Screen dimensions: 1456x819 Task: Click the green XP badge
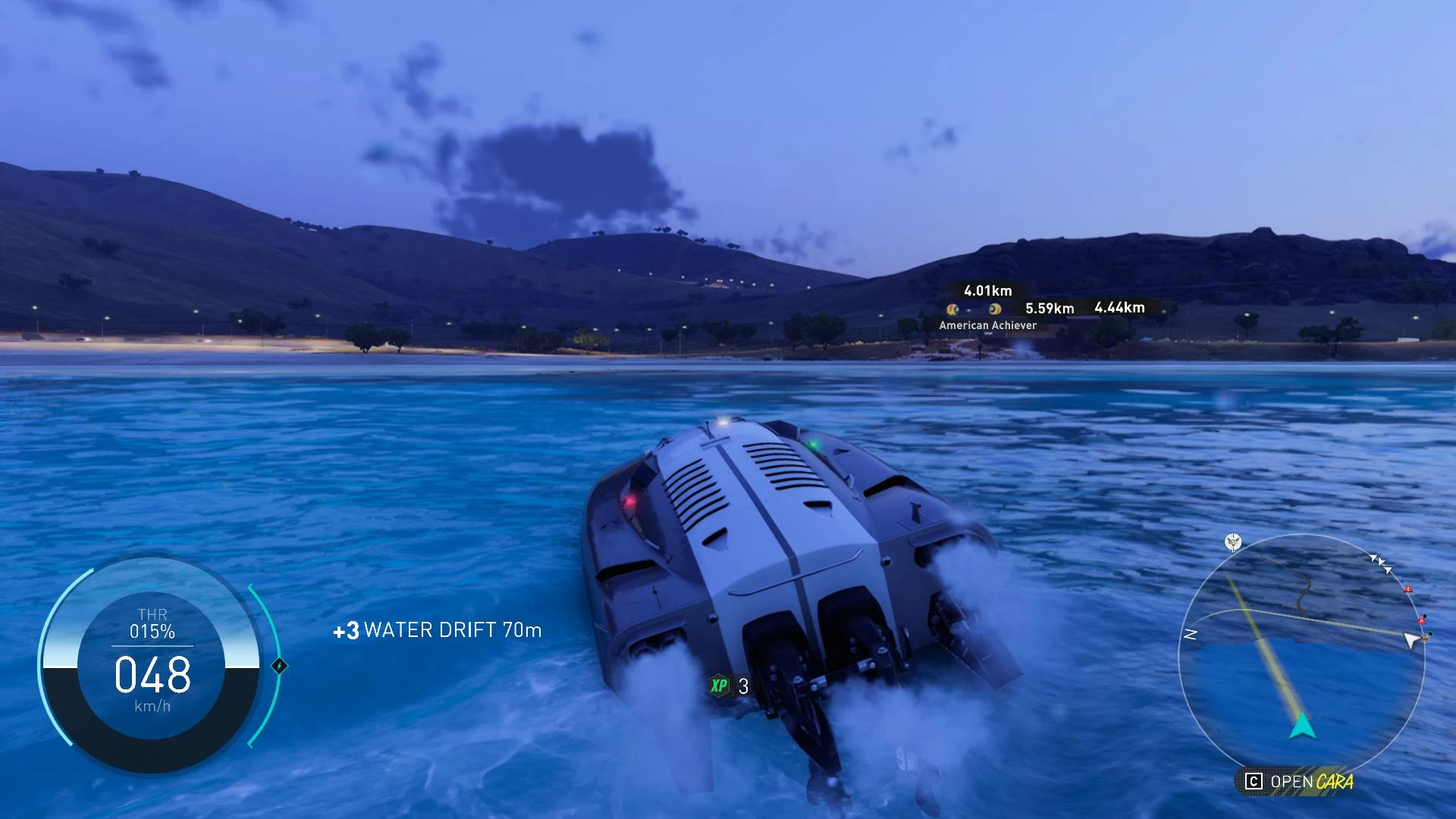pos(719,686)
